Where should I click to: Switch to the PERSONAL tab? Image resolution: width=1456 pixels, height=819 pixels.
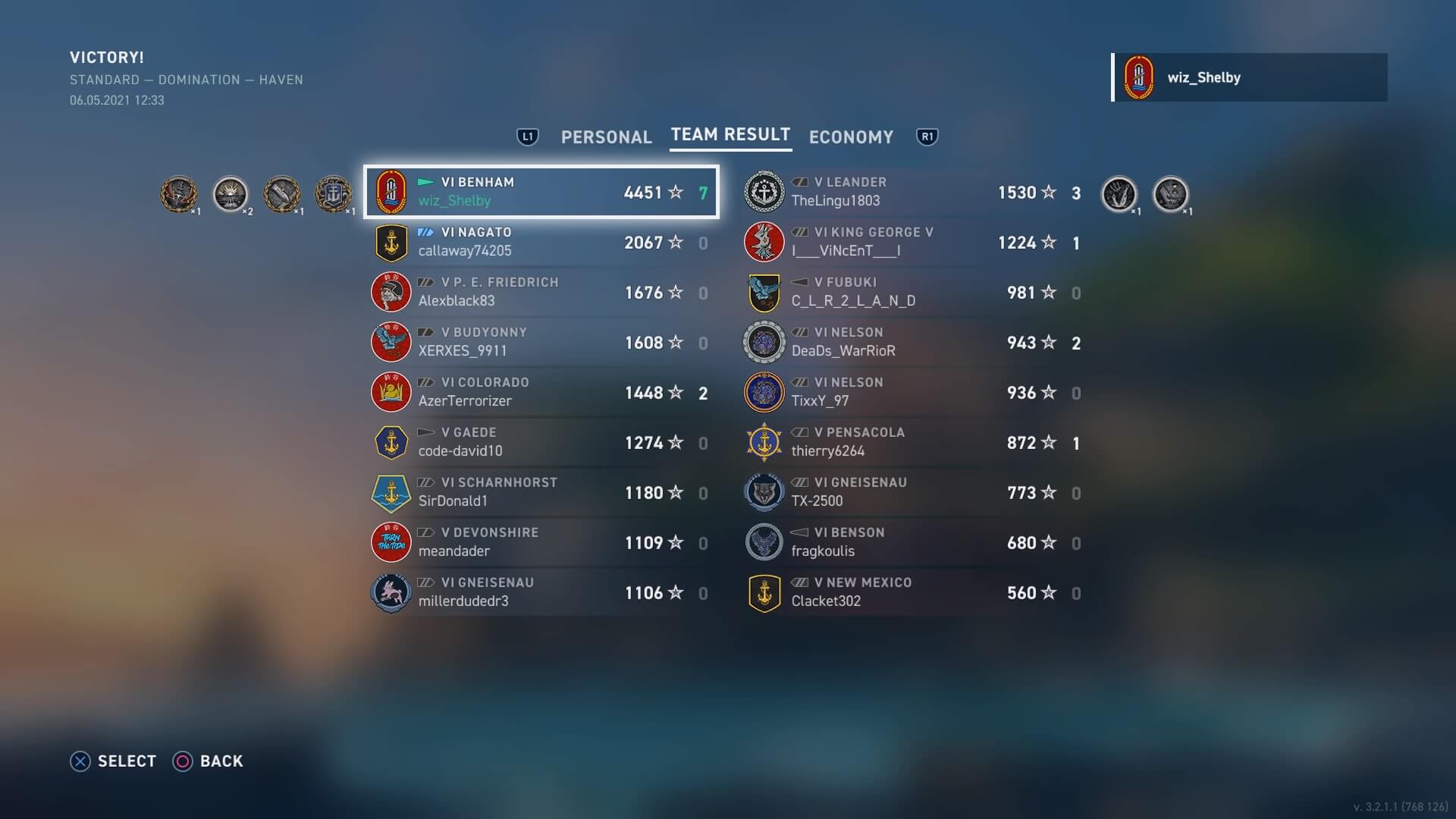click(606, 137)
